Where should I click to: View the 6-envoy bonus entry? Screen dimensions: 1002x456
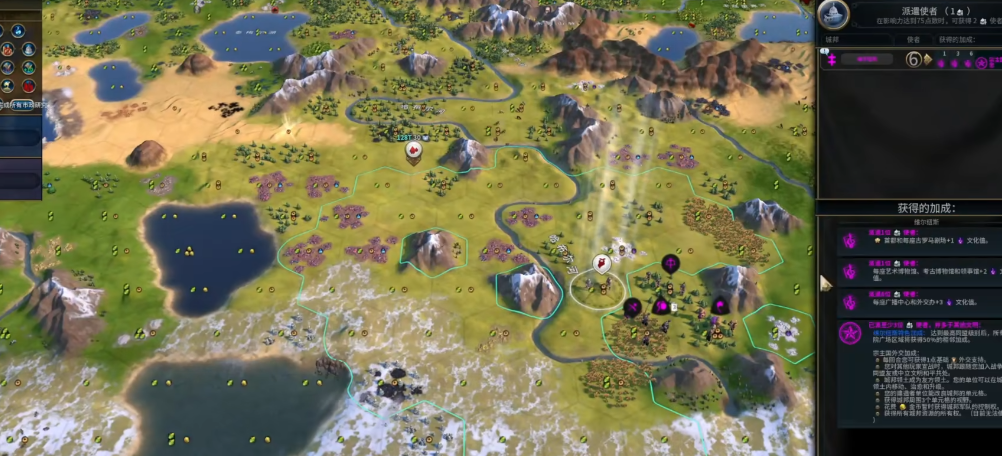coord(919,299)
